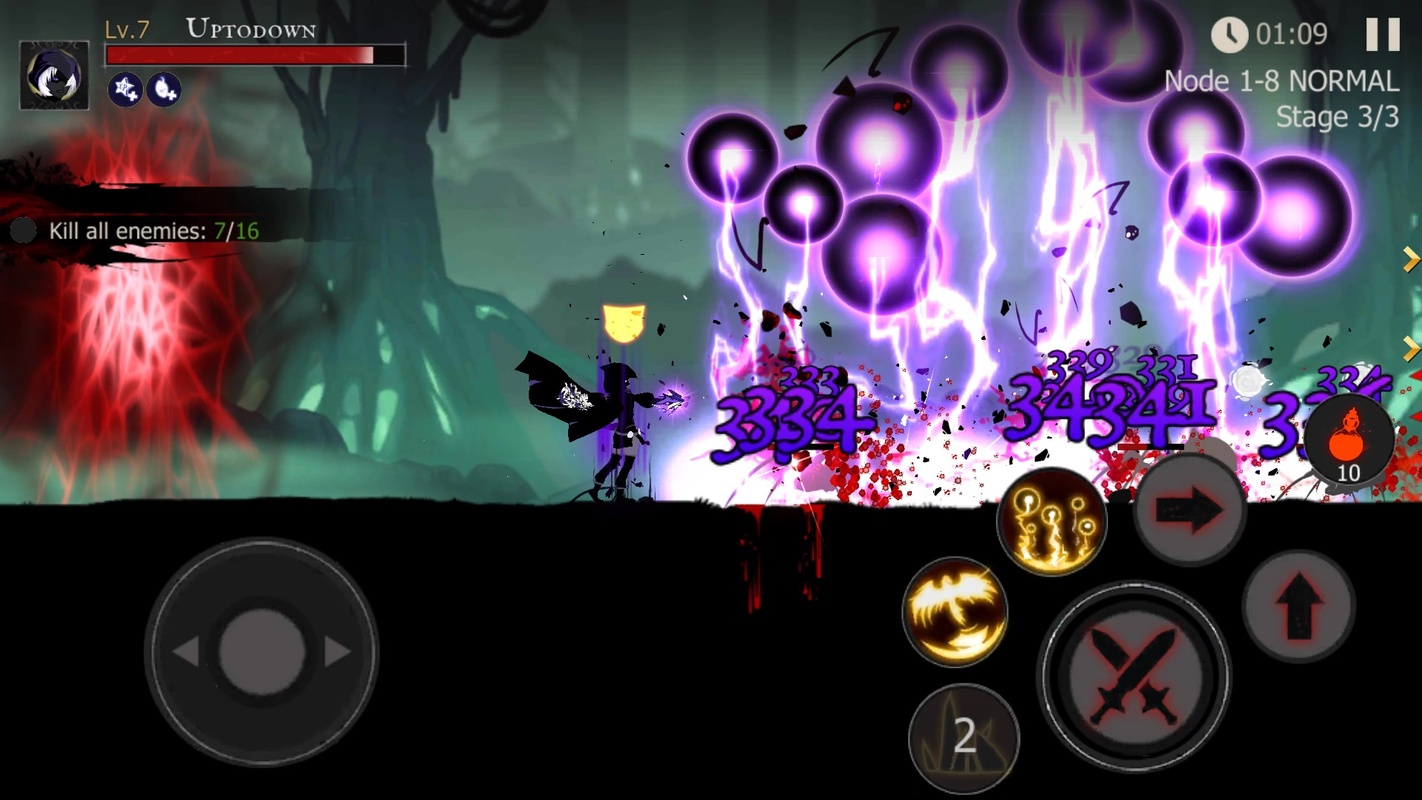Trigger the golden phoenix skill
This screenshot has width=1422, height=800.
pos(954,611)
